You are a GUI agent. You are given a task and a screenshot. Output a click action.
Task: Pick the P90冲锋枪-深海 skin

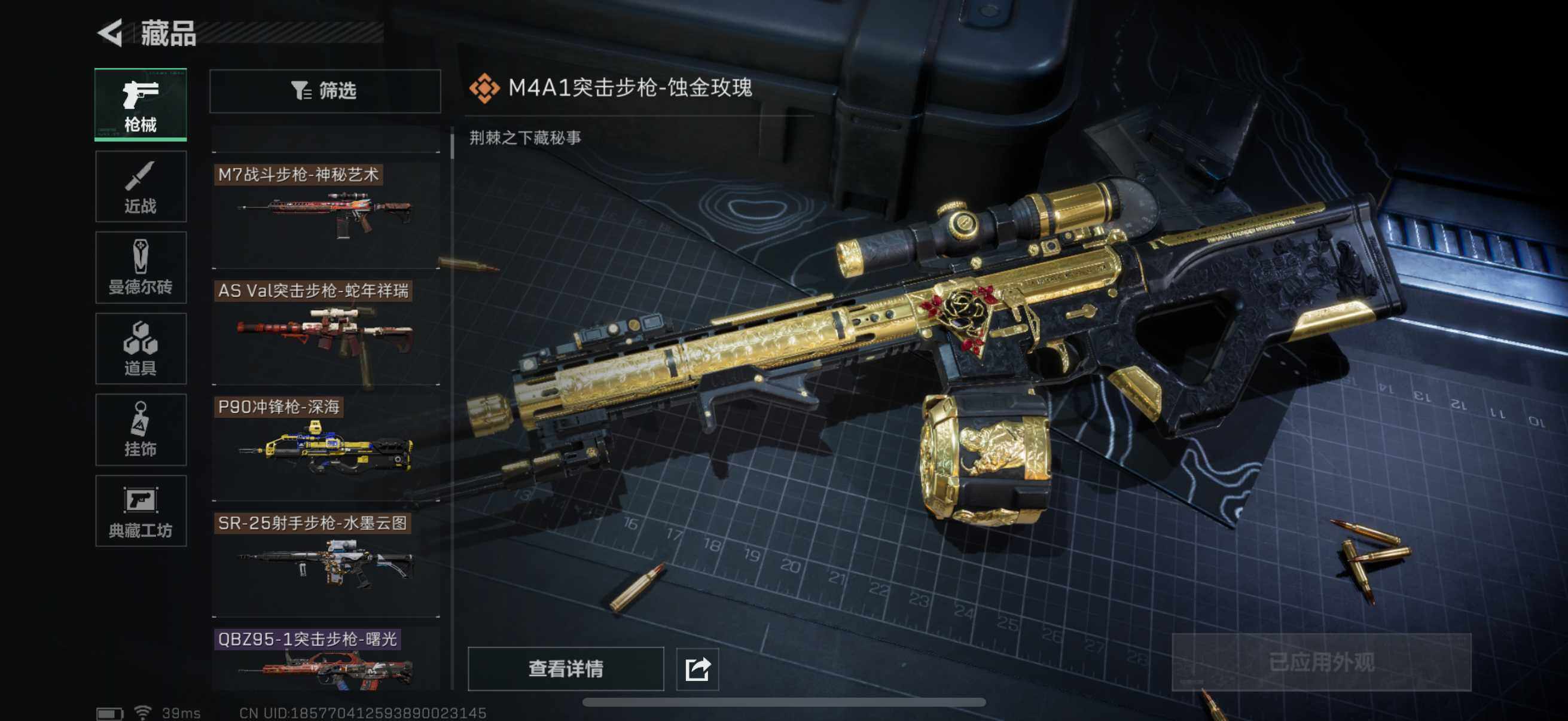327,448
